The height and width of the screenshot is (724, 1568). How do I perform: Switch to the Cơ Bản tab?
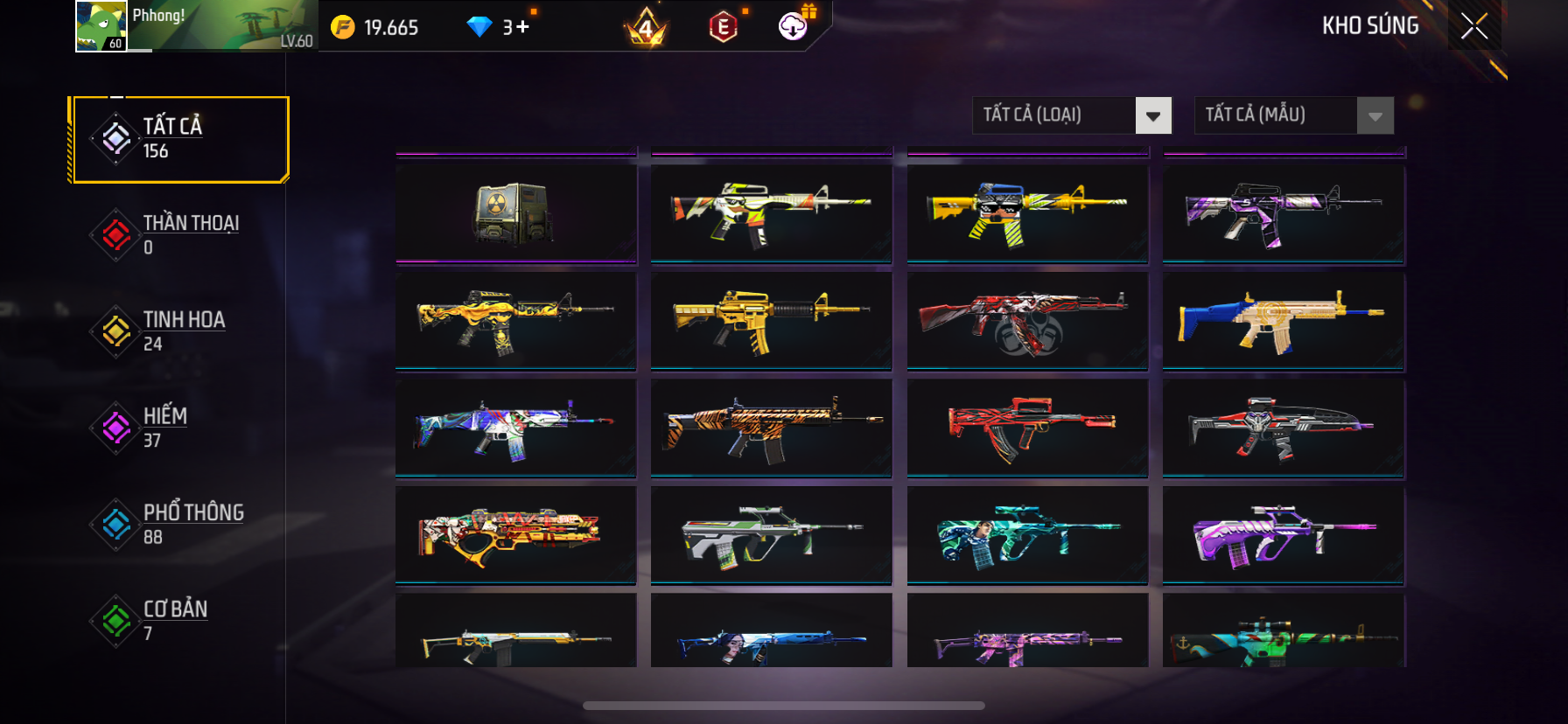pos(181,620)
